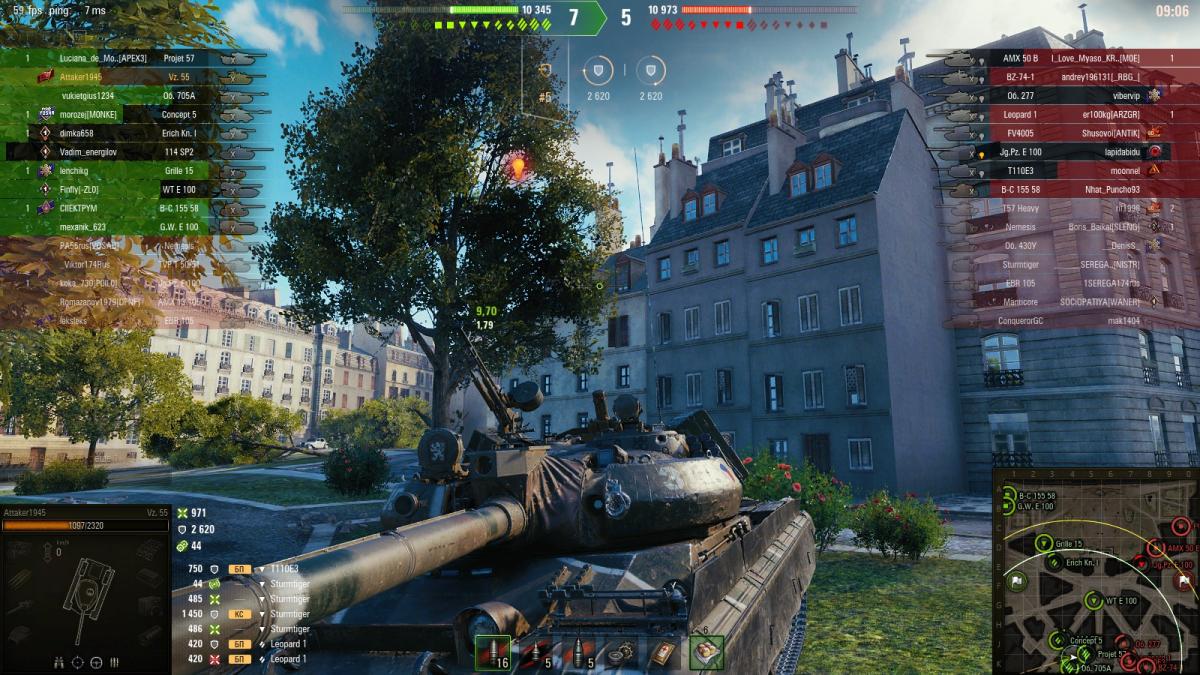The width and height of the screenshot is (1200, 675).
Task: Choose ally lenchikg with Grille 15
Action: (x=82, y=171)
